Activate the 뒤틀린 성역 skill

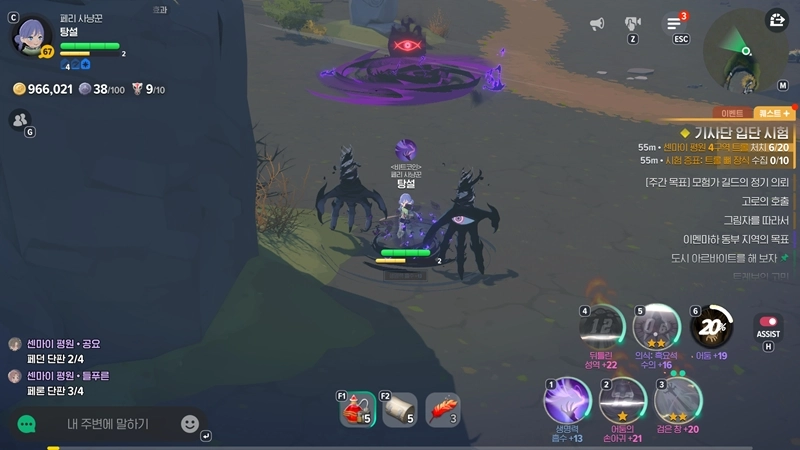[601, 326]
